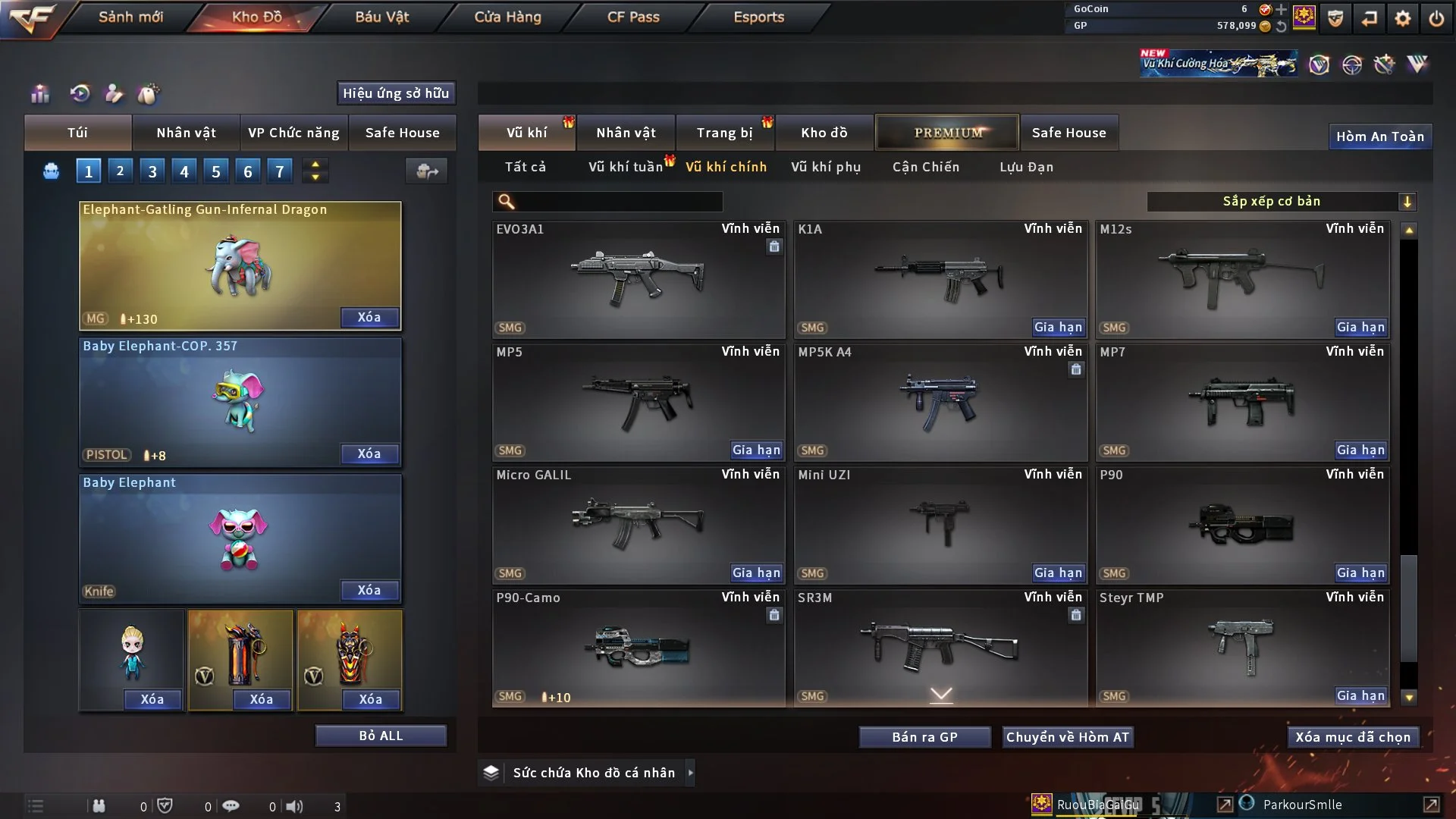This screenshot has height=819, width=1456.
Task: Go to the Sảnh mới lobby
Action: pos(130,17)
